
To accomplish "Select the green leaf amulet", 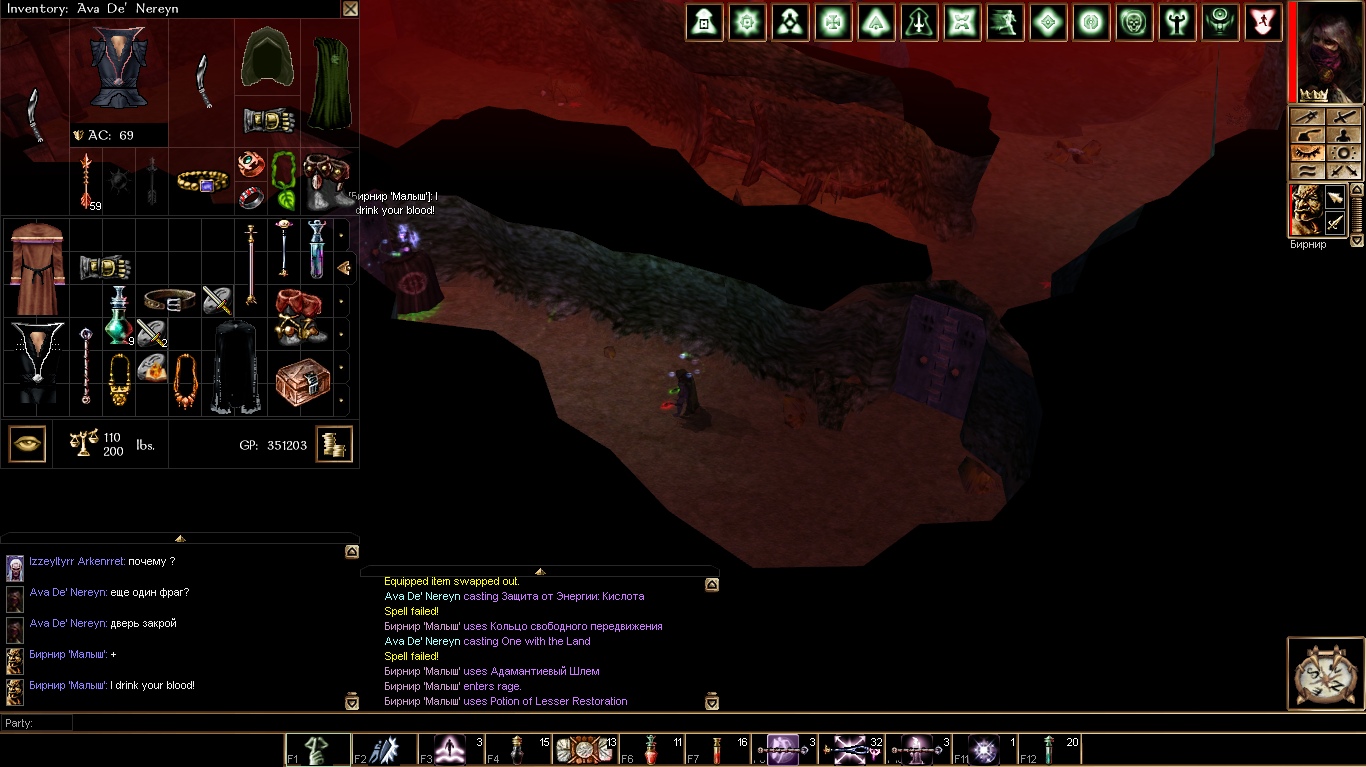I will (x=284, y=180).
